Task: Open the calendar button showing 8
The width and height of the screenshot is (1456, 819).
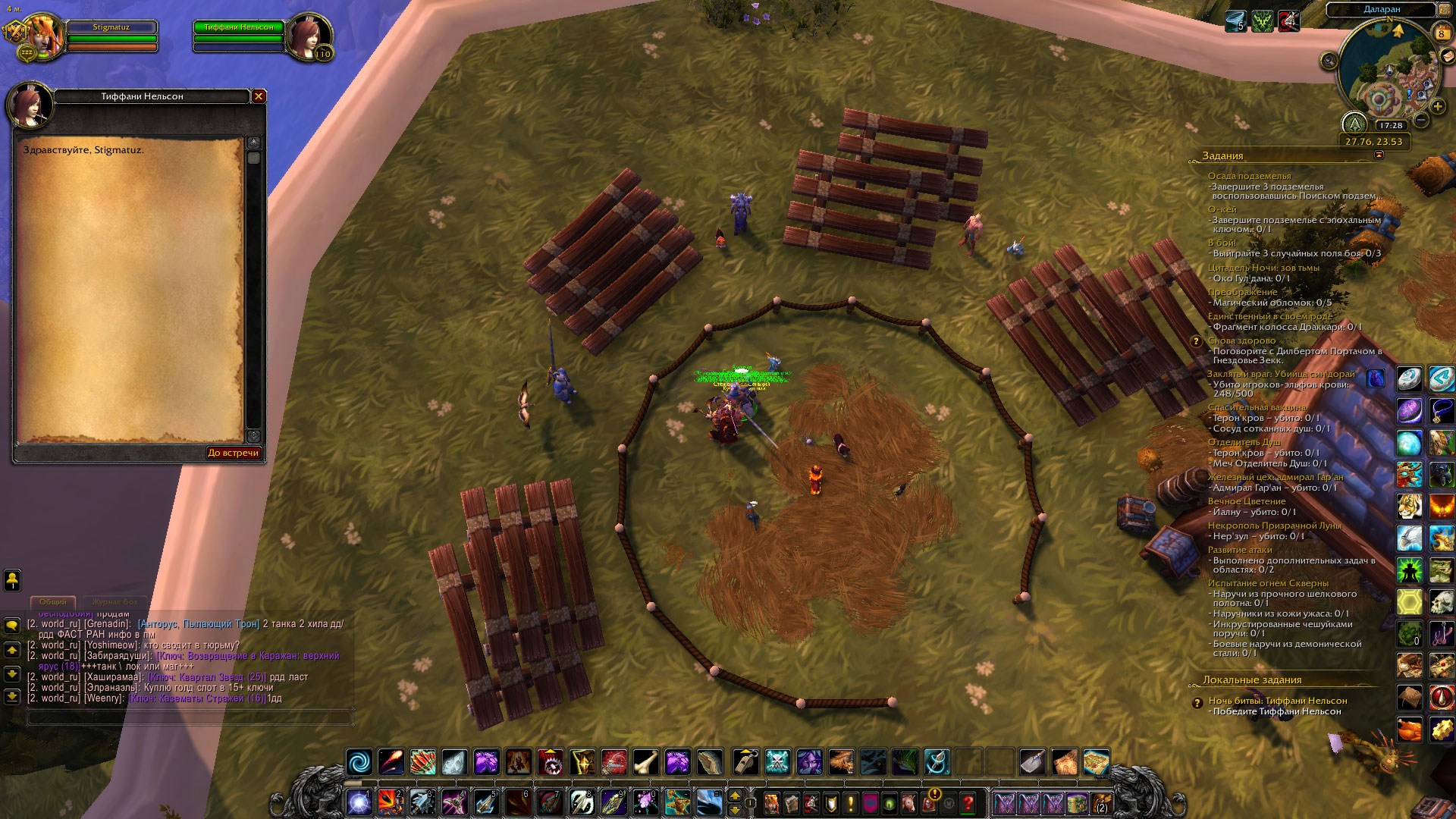Action: tap(1441, 33)
